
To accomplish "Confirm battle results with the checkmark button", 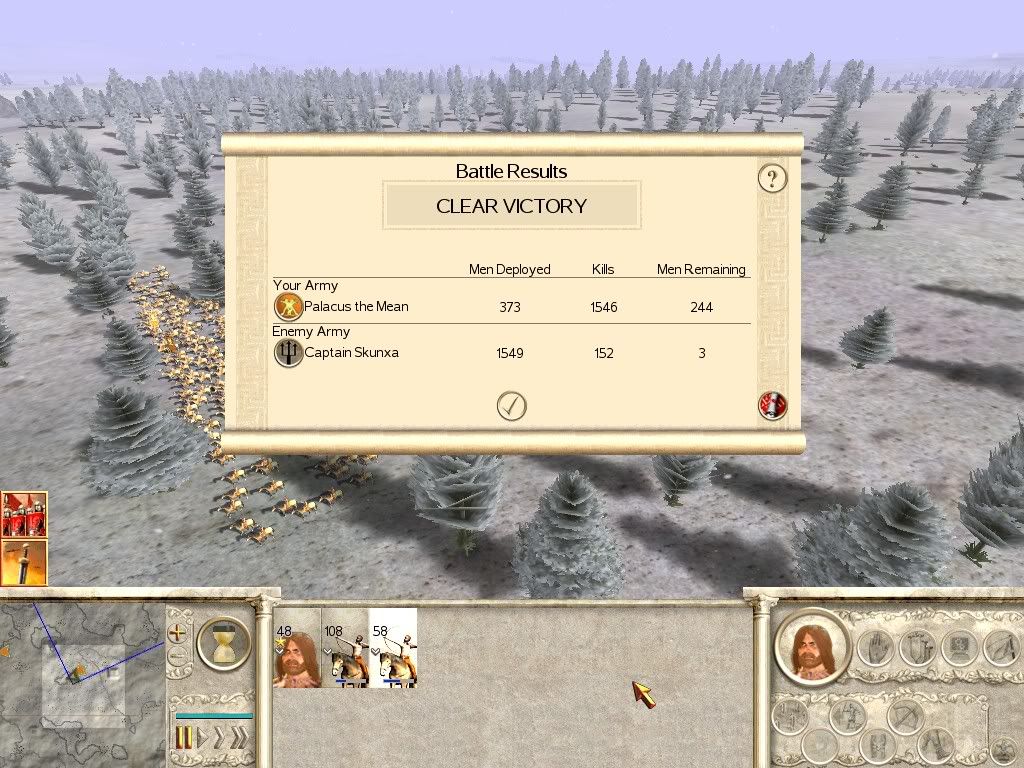I will click(x=511, y=406).
